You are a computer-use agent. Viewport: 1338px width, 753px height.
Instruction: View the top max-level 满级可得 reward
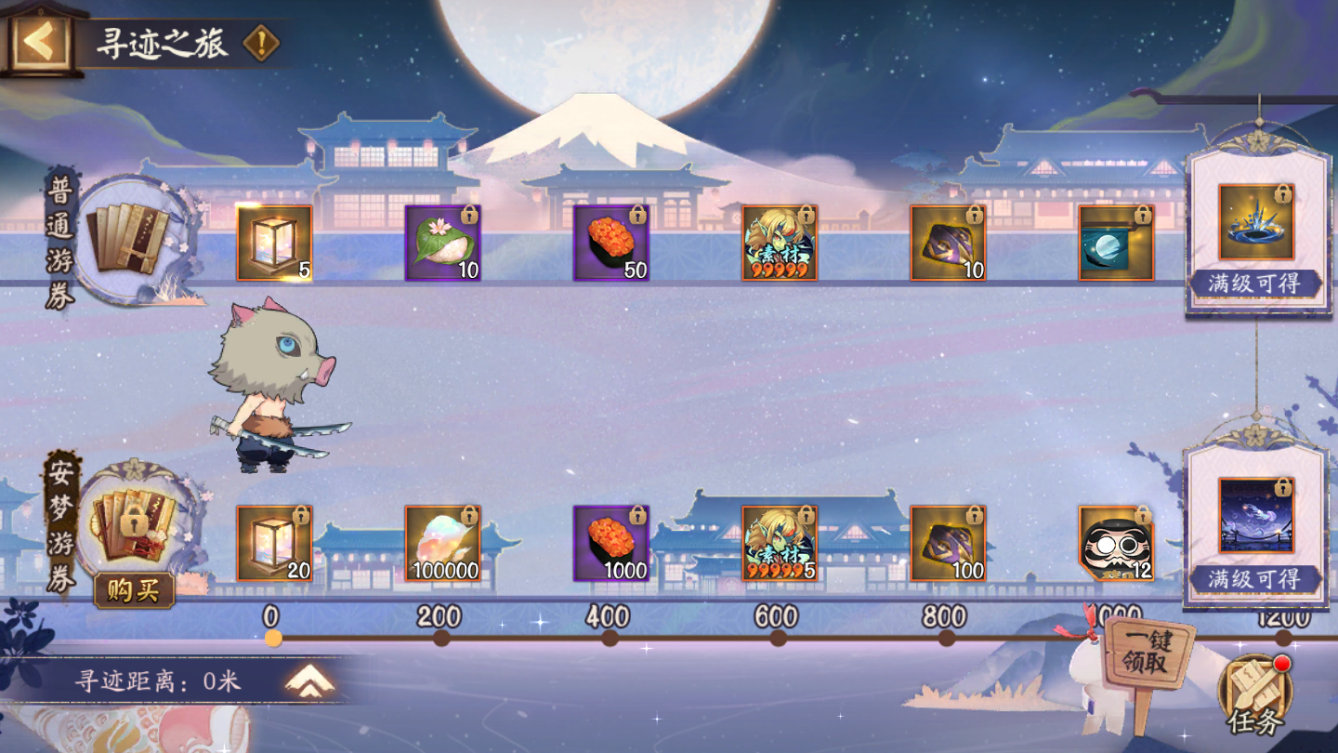pyautogui.click(x=1255, y=222)
